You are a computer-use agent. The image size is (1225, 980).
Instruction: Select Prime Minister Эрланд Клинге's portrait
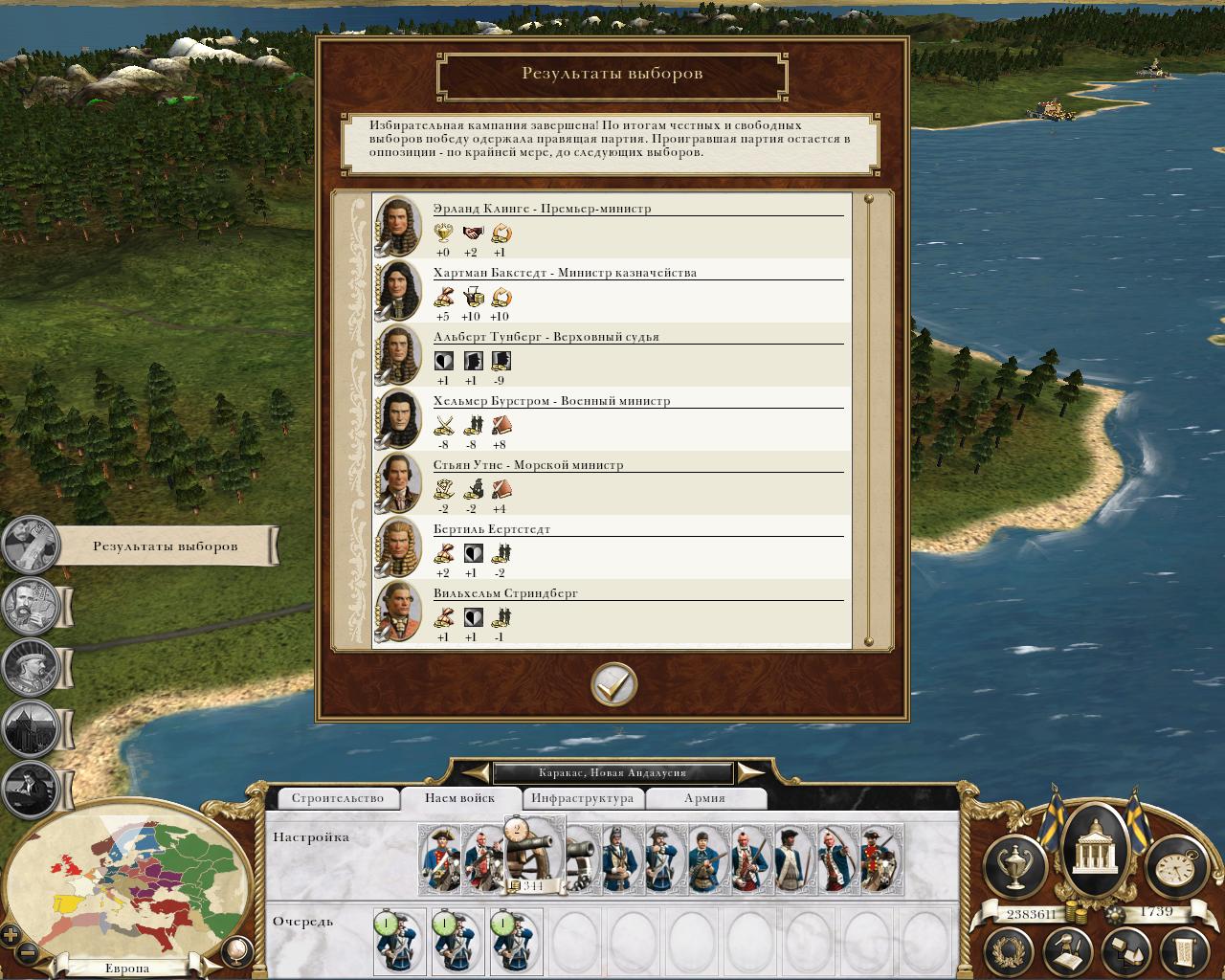pos(398,227)
